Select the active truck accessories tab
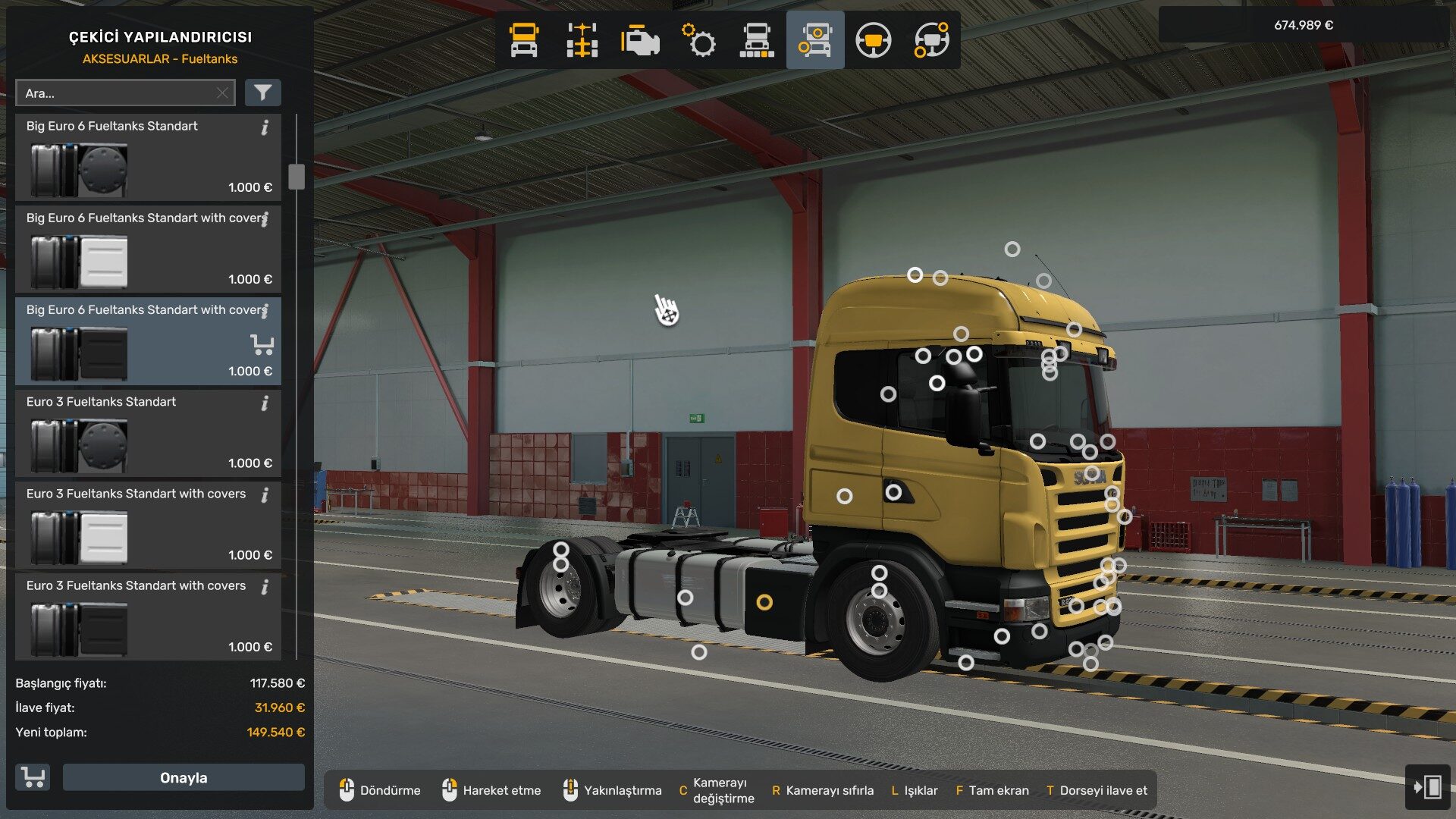Image resolution: width=1456 pixels, height=819 pixels. [815, 40]
